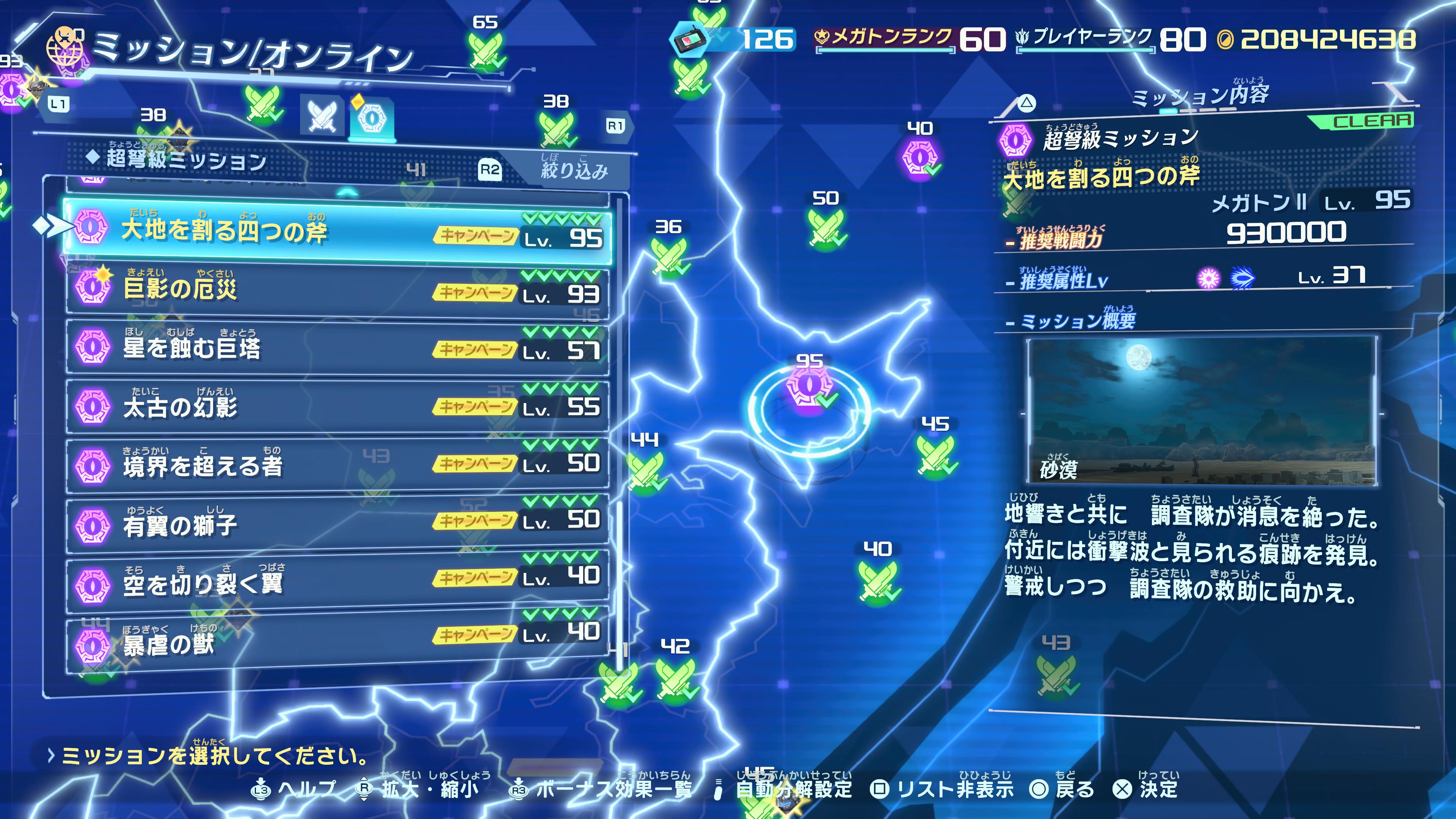Select the 有翼の獅子 mission row
1456x819 pixels.
337,523
